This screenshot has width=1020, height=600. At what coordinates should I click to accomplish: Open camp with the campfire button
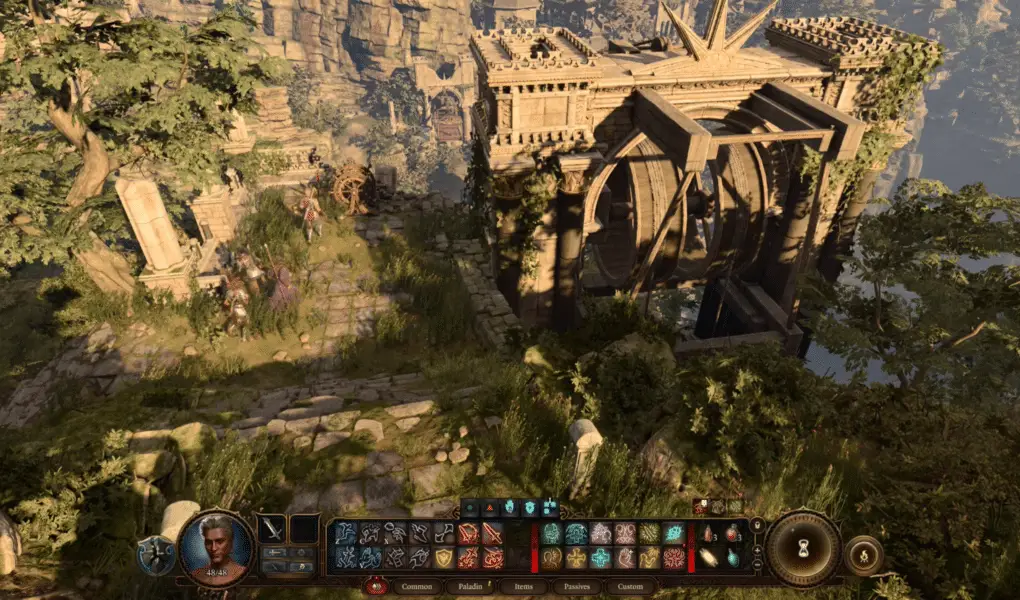tap(863, 555)
